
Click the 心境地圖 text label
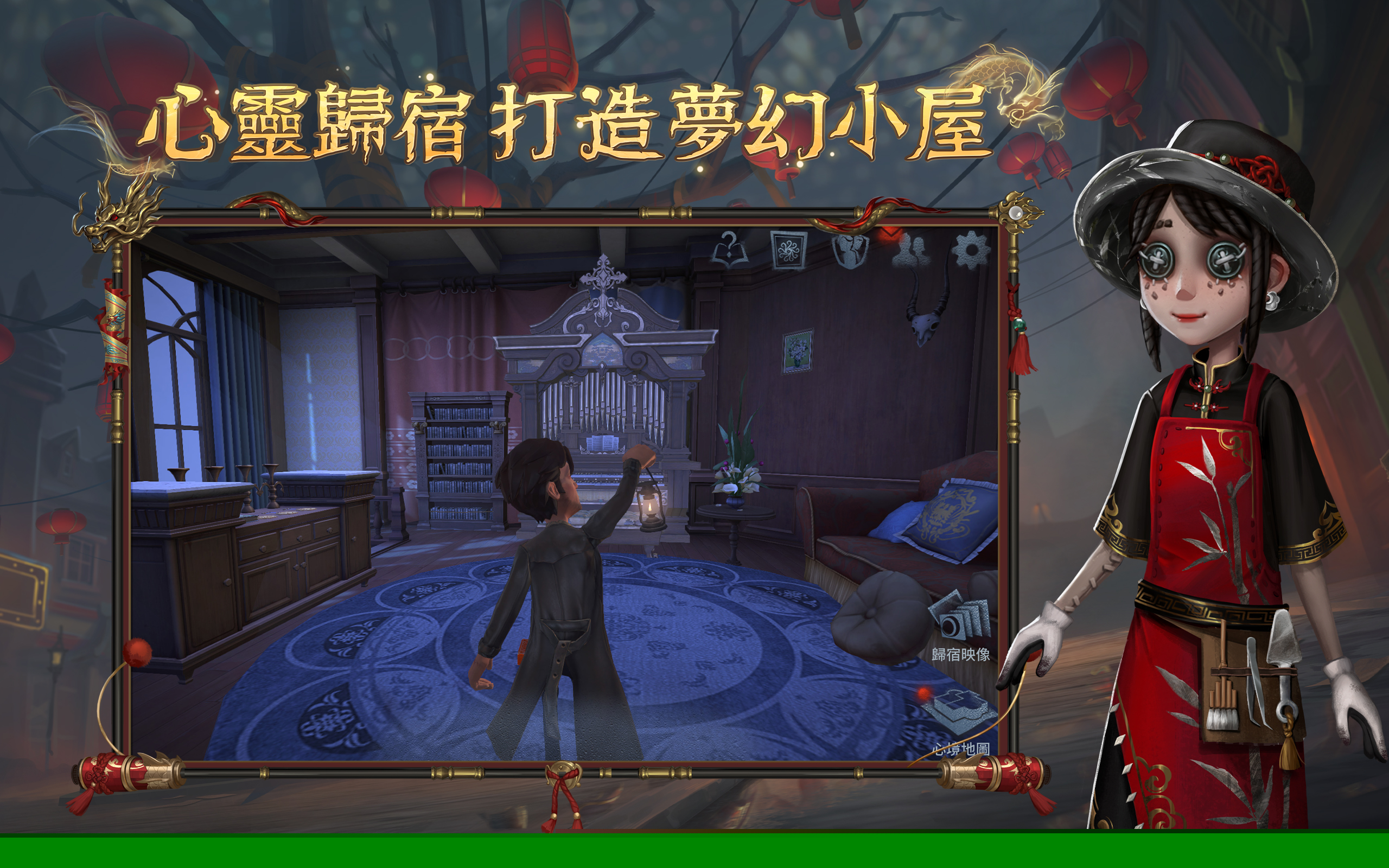click(x=961, y=750)
